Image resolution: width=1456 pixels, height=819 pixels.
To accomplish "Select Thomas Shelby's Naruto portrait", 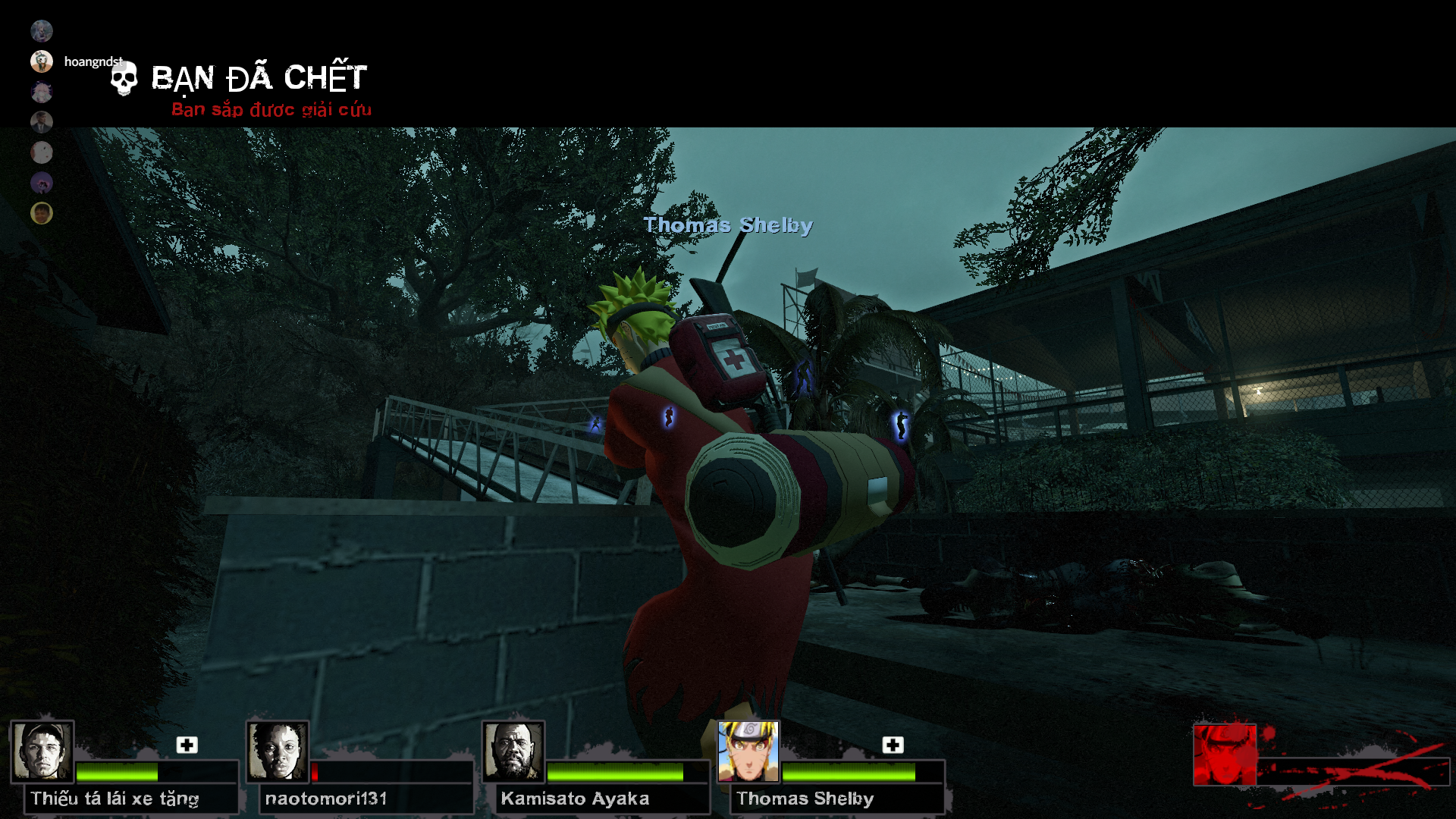I will [x=748, y=751].
